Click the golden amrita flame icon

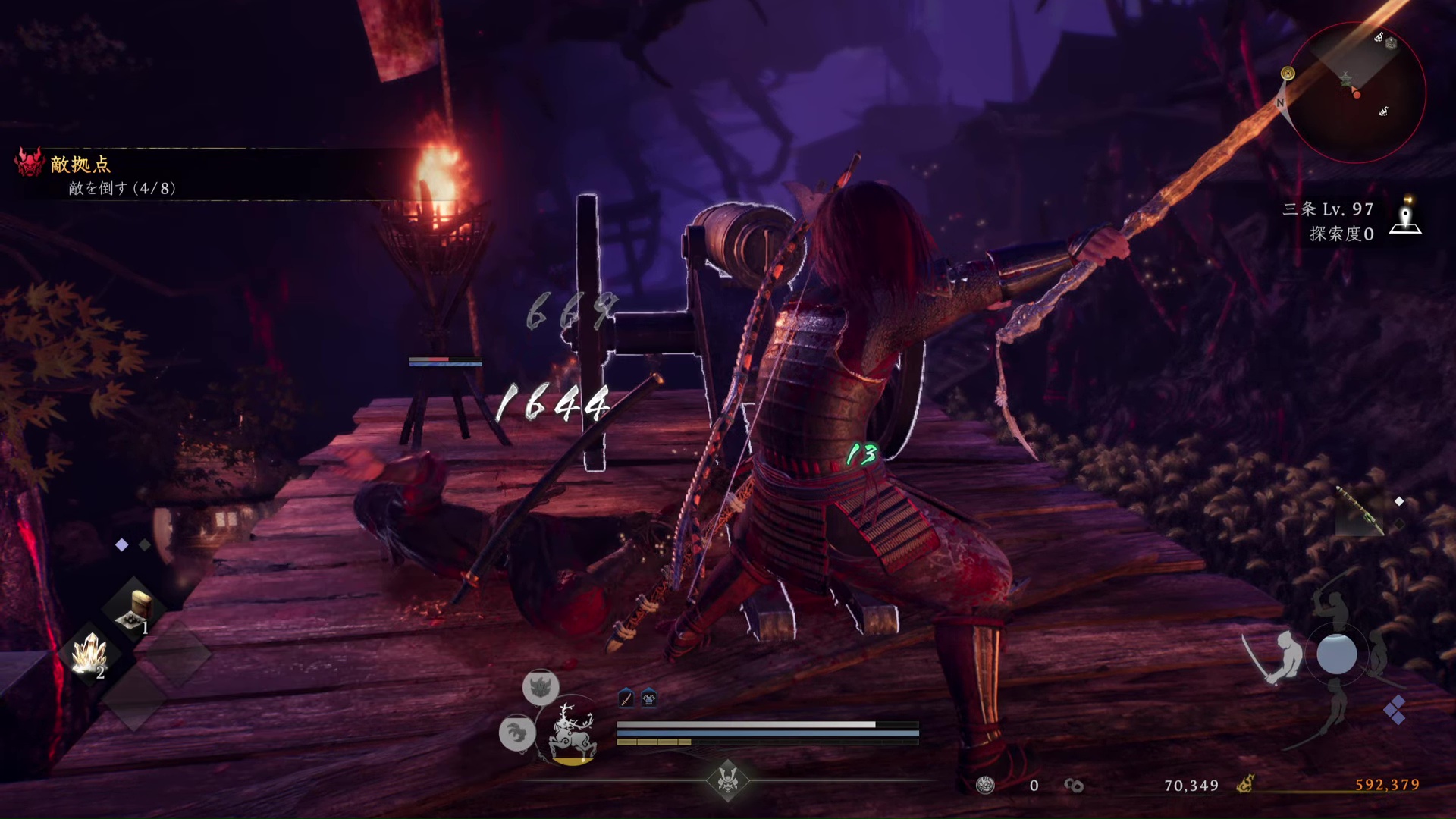pyautogui.click(x=1245, y=785)
